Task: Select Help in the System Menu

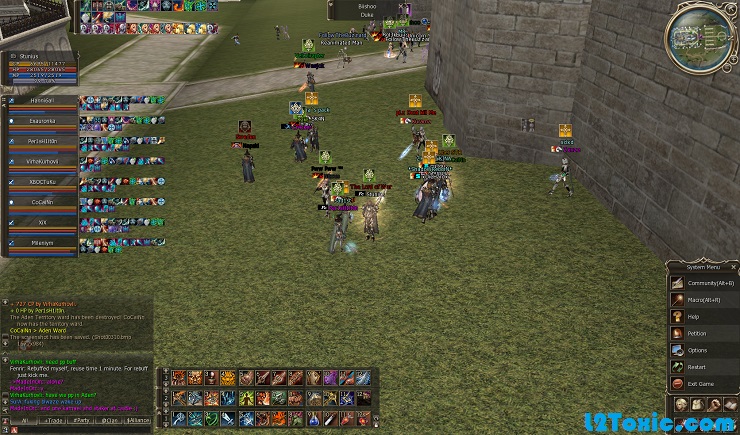Action: pyautogui.click(x=693, y=317)
